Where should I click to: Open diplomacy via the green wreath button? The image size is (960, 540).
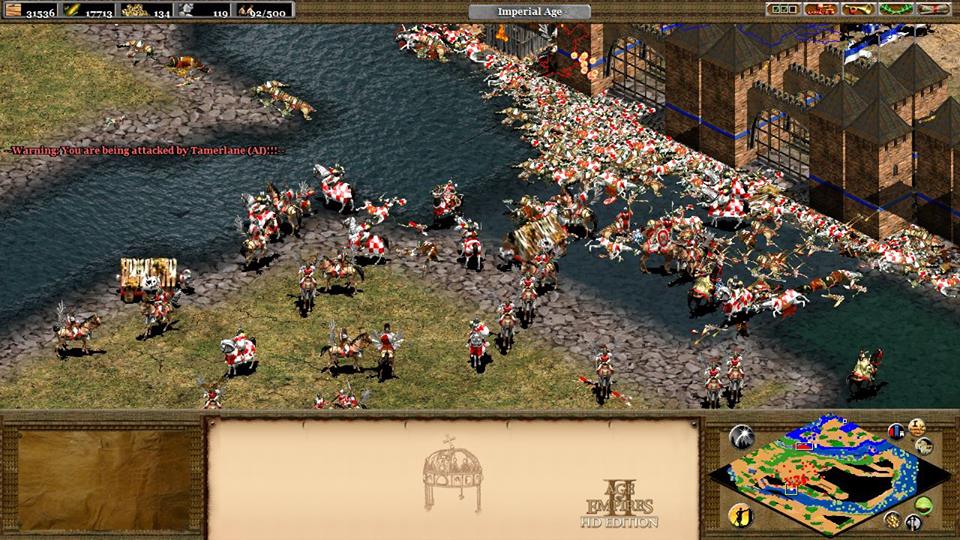(x=895, y=9)
